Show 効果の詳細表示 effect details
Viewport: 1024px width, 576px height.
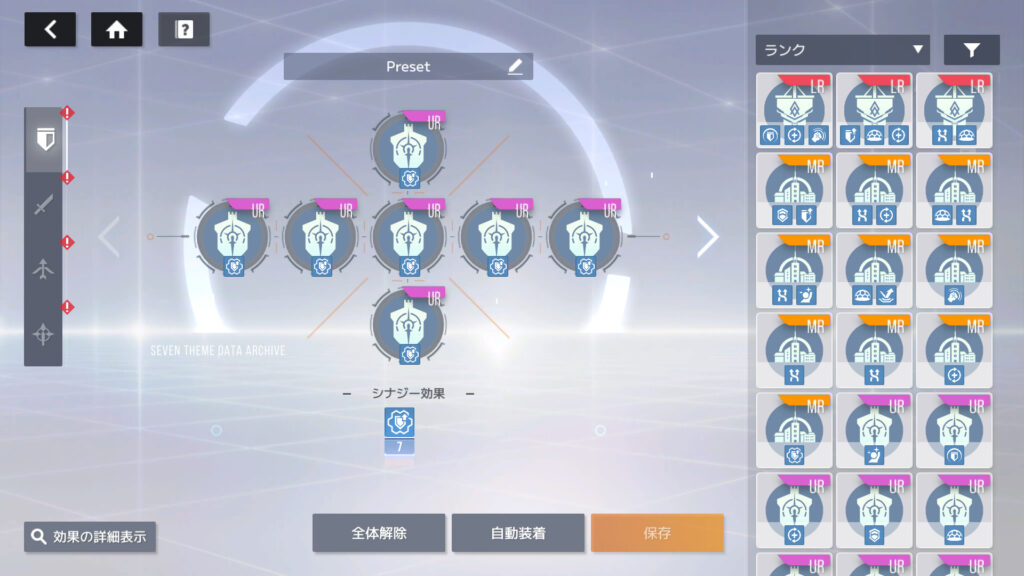pos(90,537)
